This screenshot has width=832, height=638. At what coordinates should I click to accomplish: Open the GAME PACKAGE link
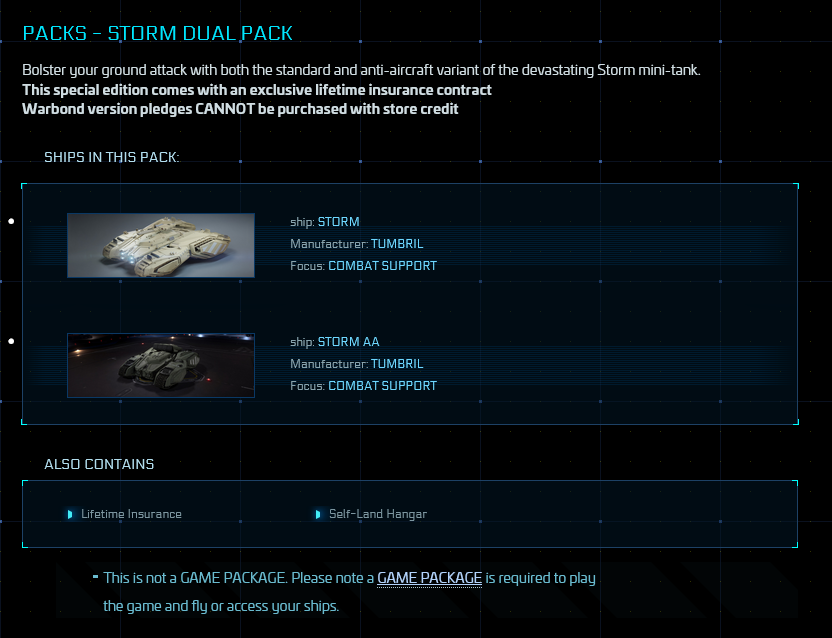coord(429,578)
